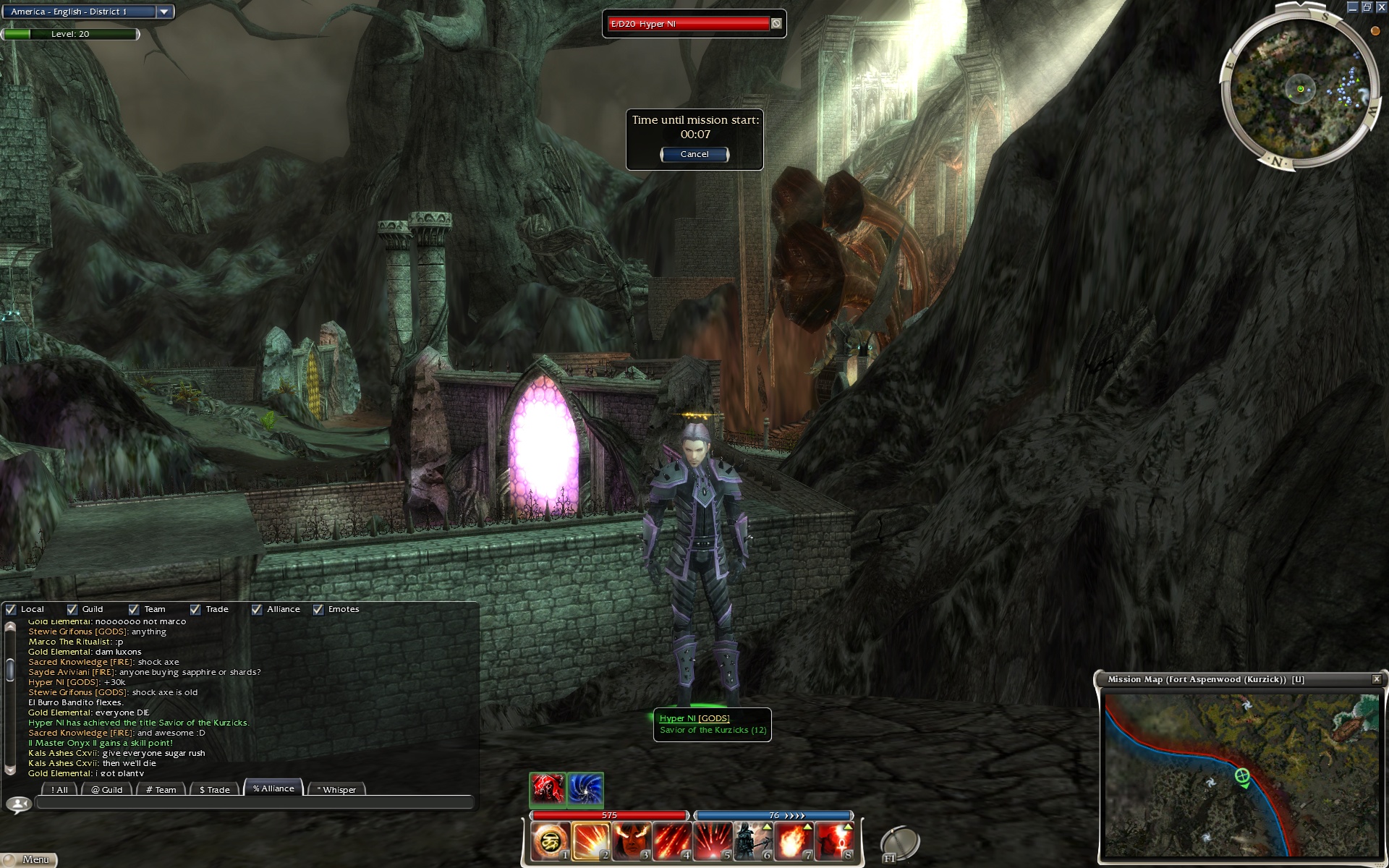
Task: Click the circular compass minimap
Action: point(1300,90)
